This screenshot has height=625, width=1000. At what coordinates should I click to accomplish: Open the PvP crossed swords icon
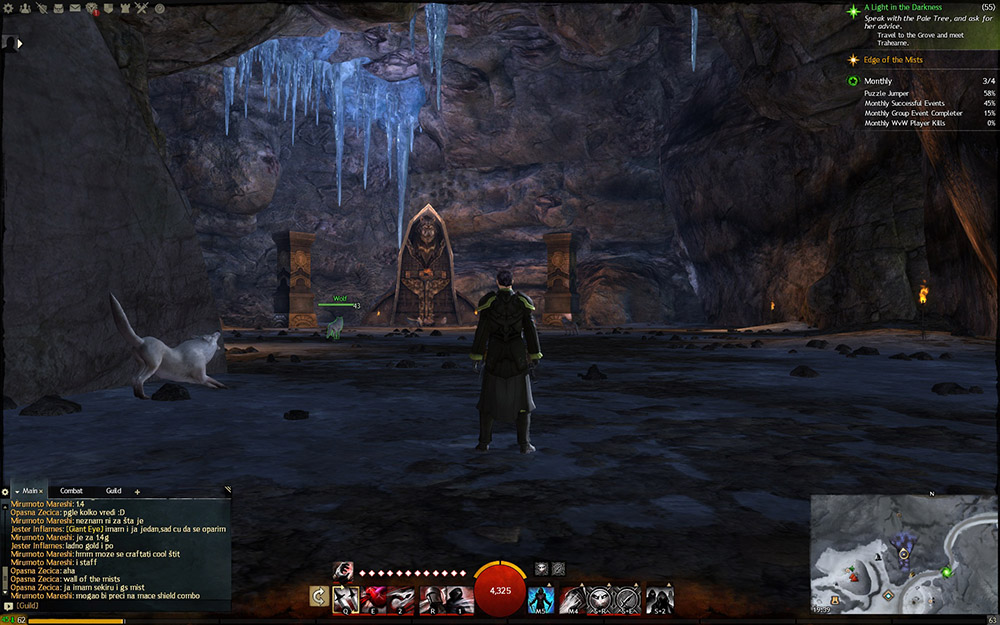[142, 8]
